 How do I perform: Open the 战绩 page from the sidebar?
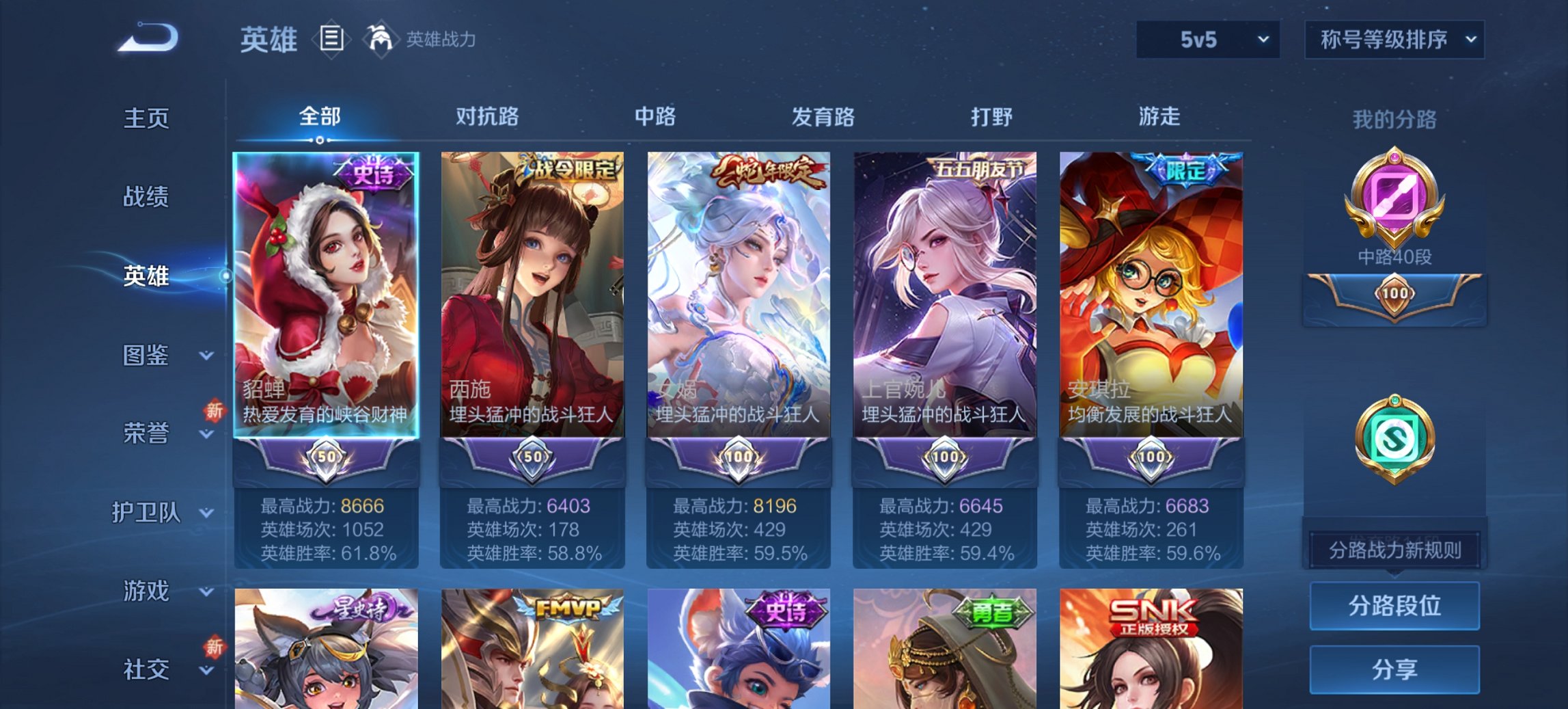146,197
